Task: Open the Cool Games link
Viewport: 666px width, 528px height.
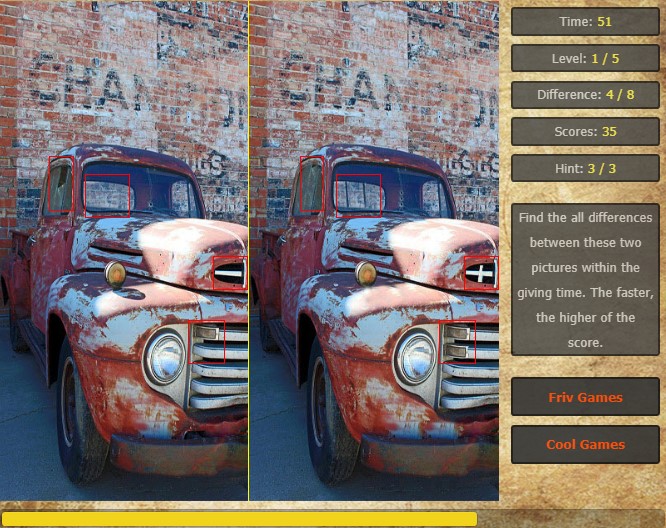Action: click(585, 444)
